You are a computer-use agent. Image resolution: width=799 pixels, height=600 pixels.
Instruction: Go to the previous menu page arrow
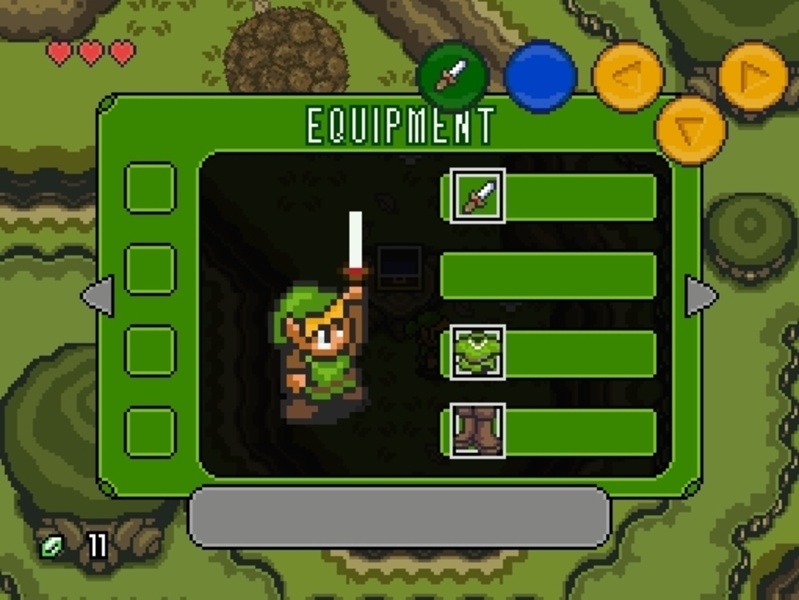(x=96, y=296)
